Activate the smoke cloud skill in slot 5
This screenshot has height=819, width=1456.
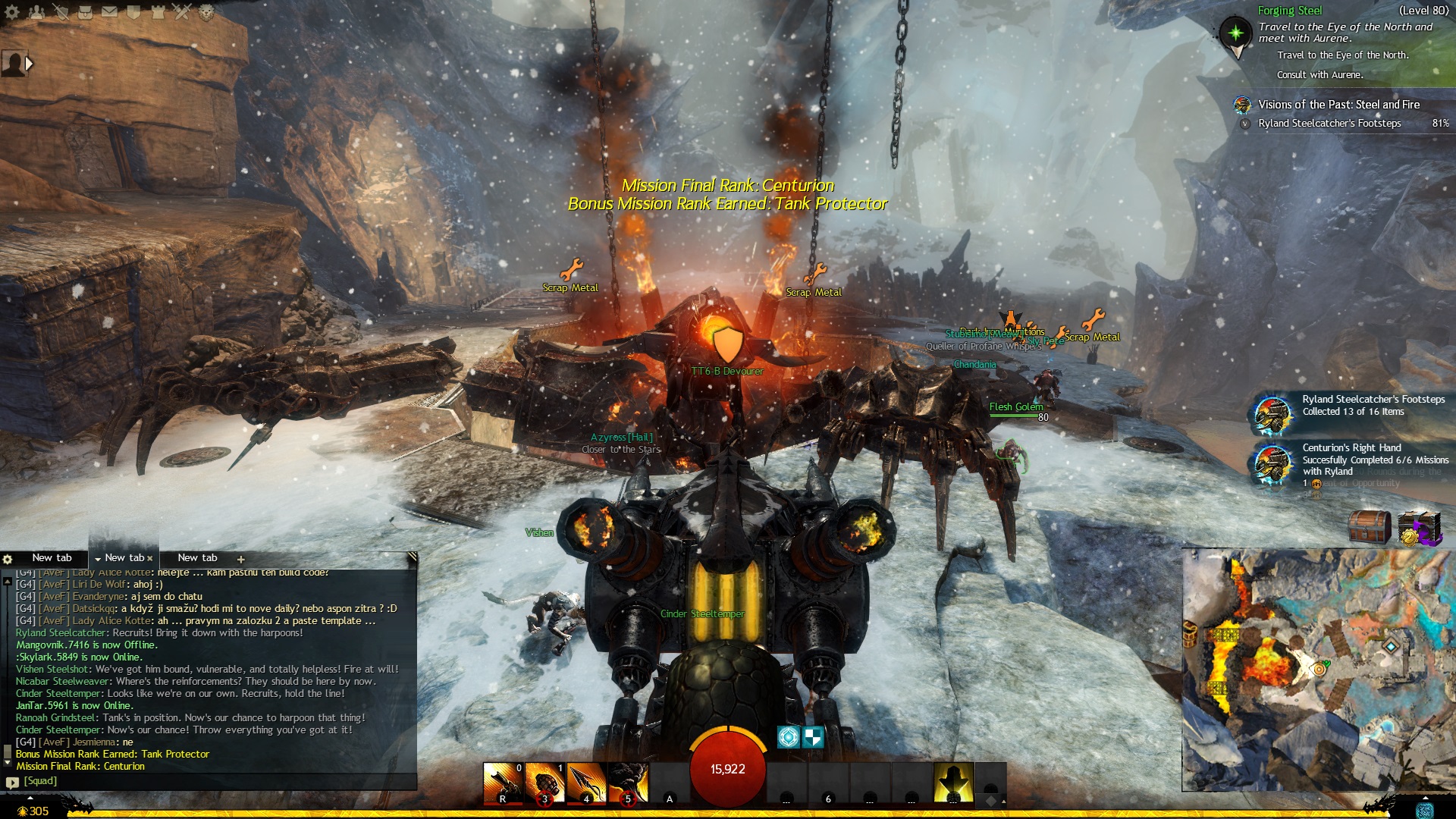[x=628, y=783]
